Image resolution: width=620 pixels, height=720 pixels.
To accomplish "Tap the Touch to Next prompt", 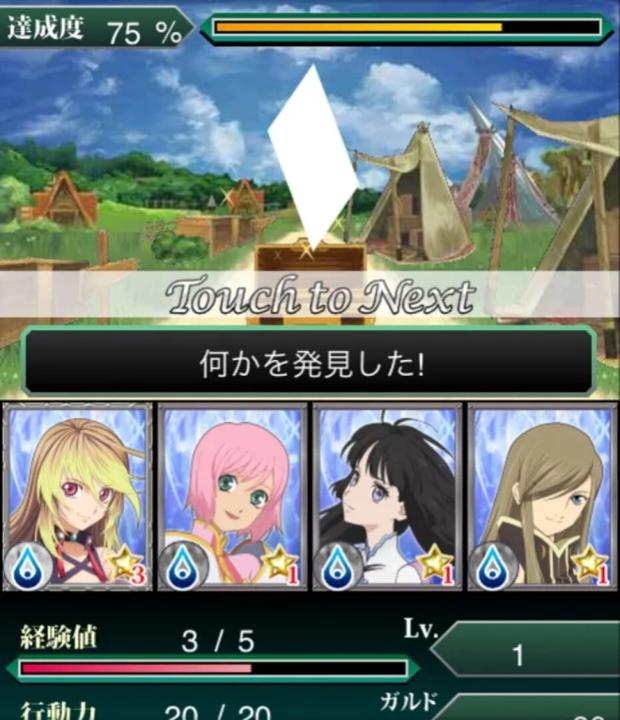I will pyautogui.click(x=319, y=295).
